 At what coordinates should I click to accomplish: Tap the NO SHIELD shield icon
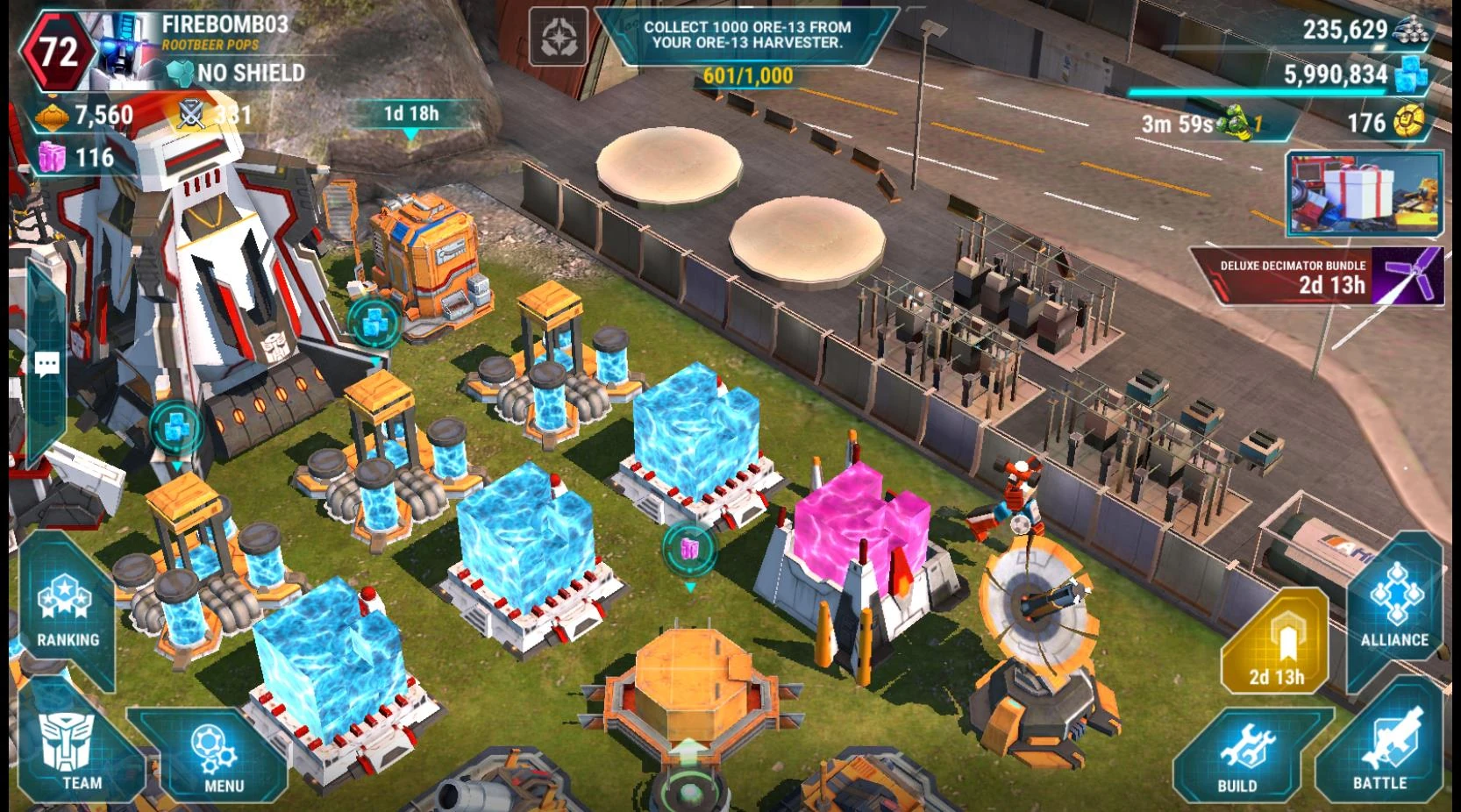pyautogui.click(x=182, y=75)
